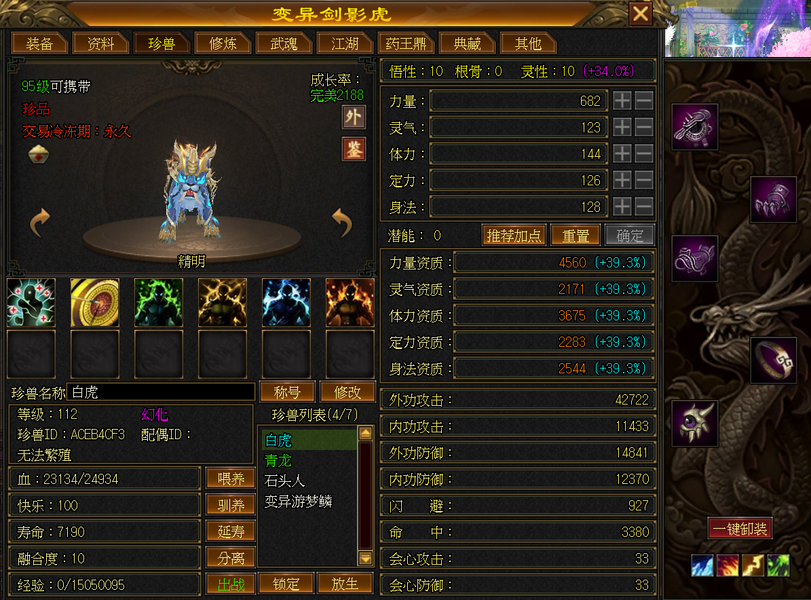
Task: Close the pet window
Action: pos(640,13)
